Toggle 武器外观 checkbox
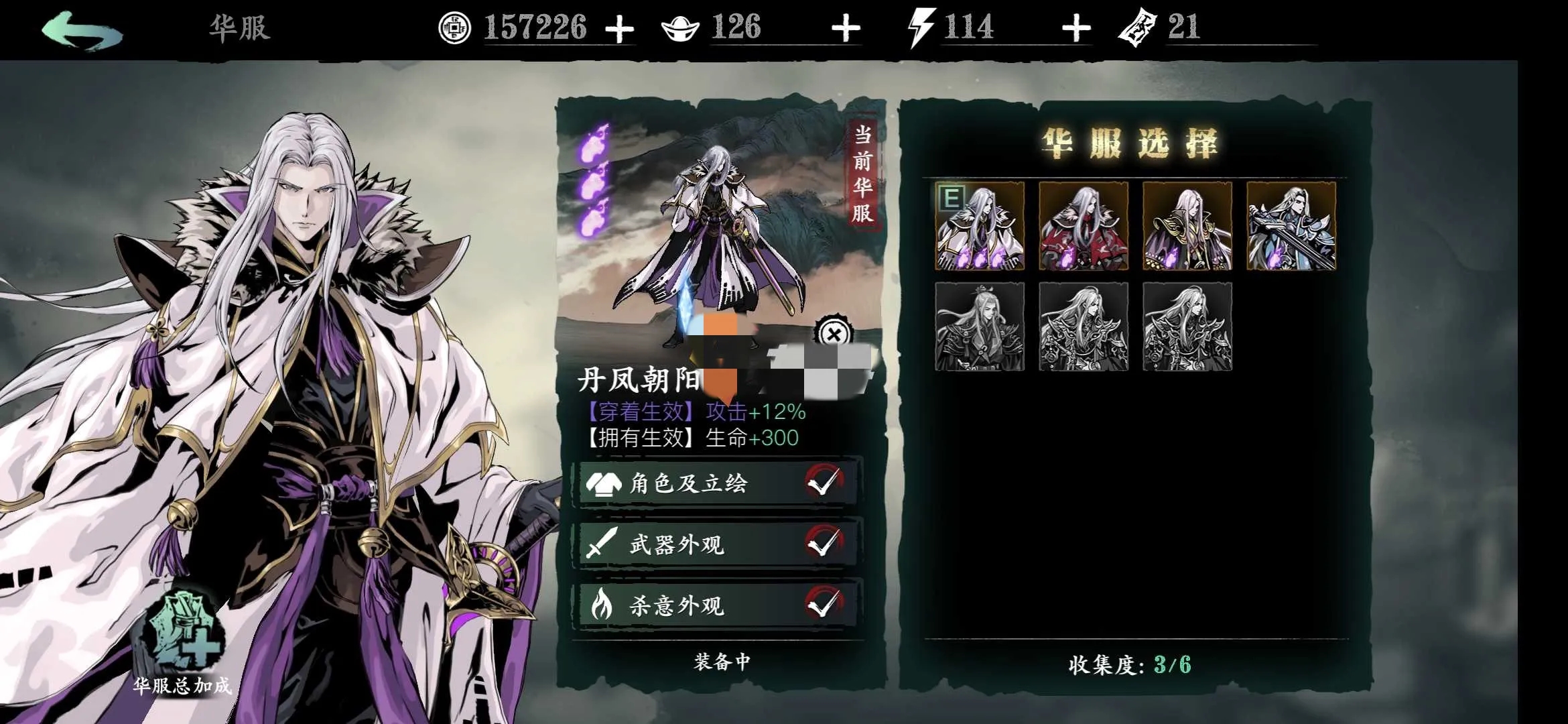This screenshot has width=1568, height=724. click(824, 543)
